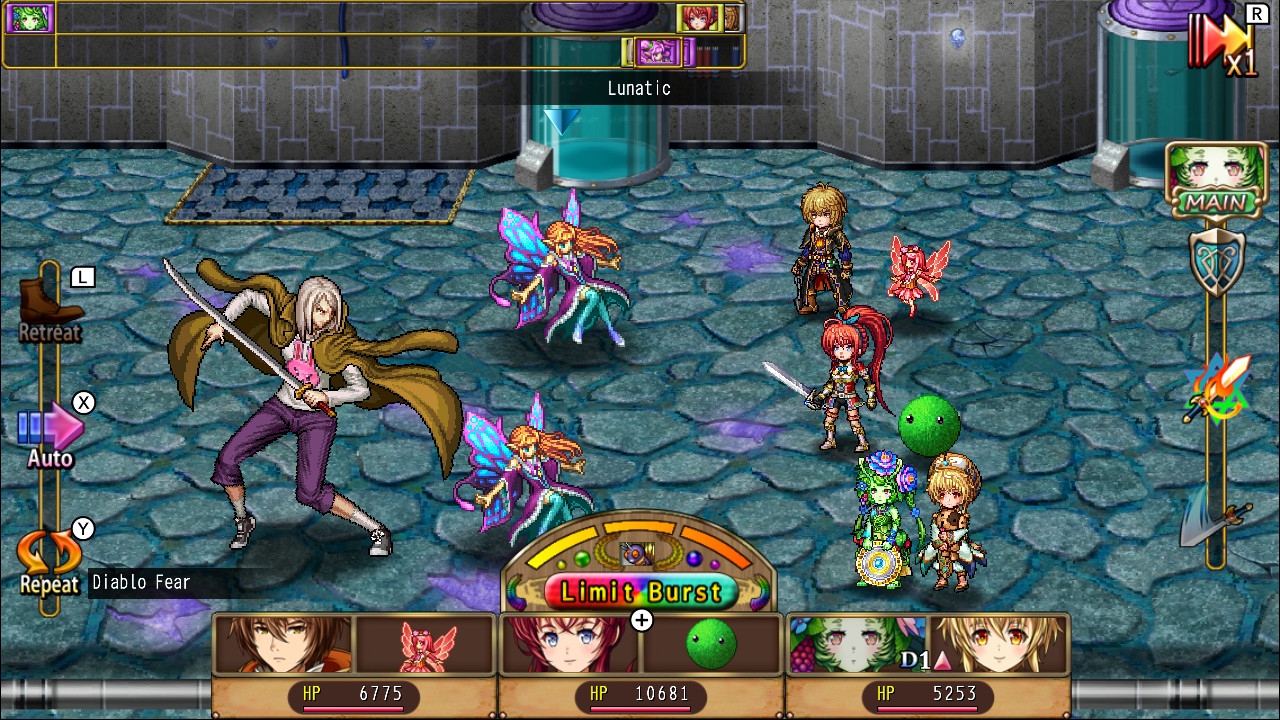Screen dimensions: 1280x720
Task: Click the red-haired portrait on turn order bar
Action: pyautogui.click(x=700, y=18)
